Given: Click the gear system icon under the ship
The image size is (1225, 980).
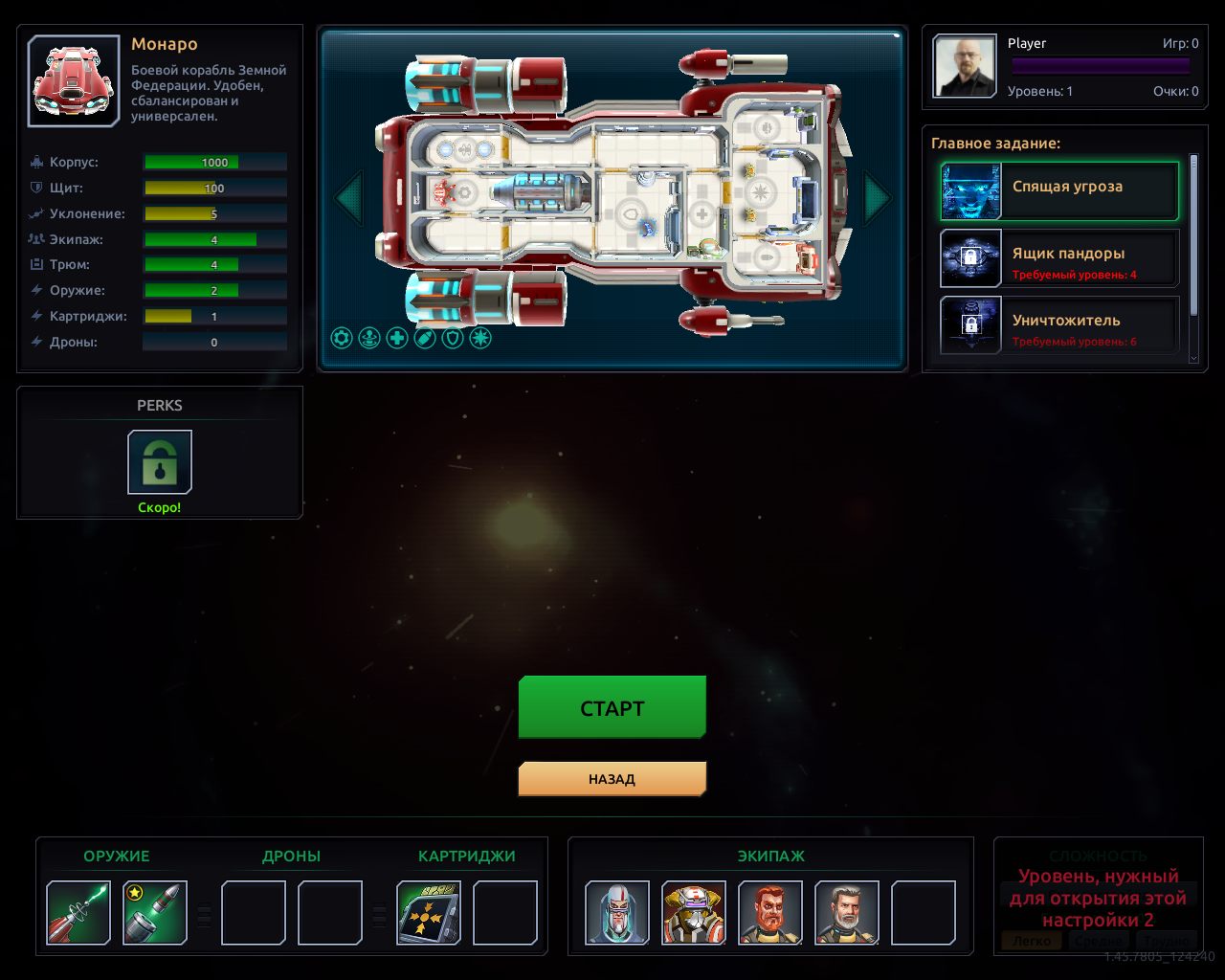Looking at the screenshot, I should click(342, 338).
